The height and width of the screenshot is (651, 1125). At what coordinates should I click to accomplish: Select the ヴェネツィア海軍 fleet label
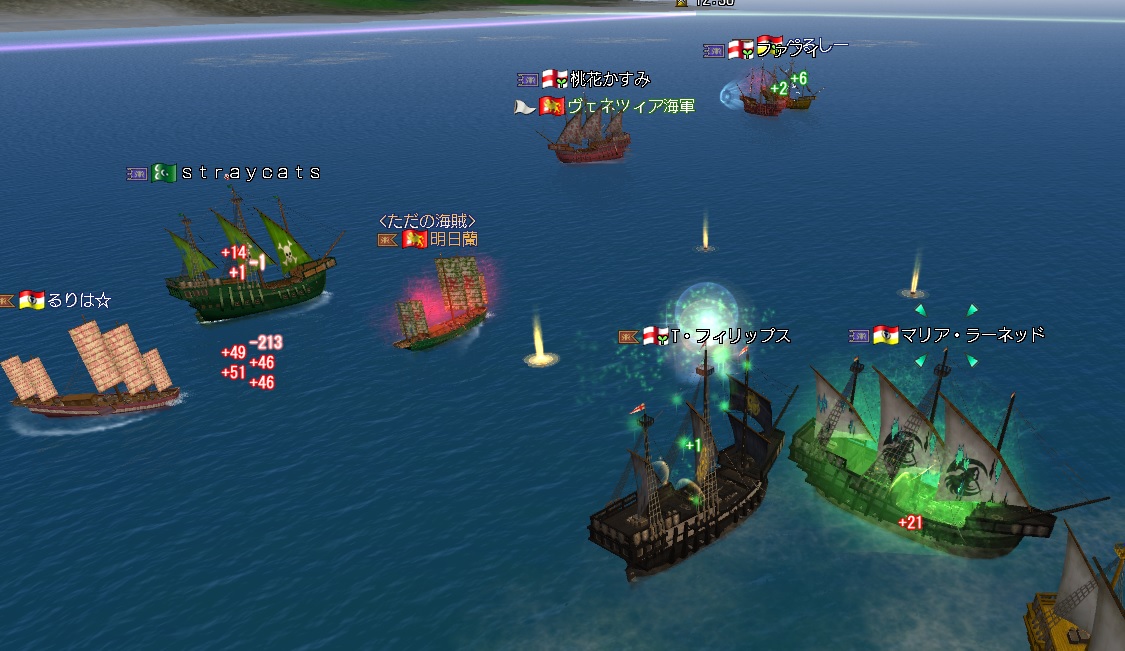coord(630,106)
